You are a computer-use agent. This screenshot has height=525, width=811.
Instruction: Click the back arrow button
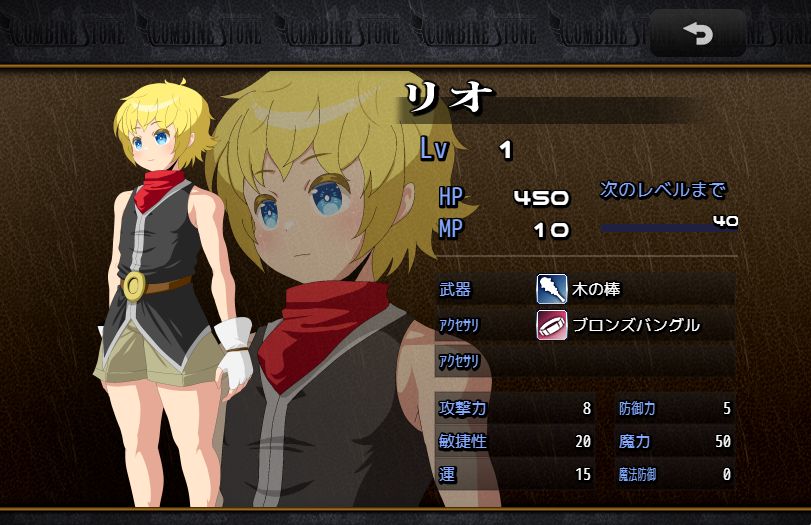(697, 34)
